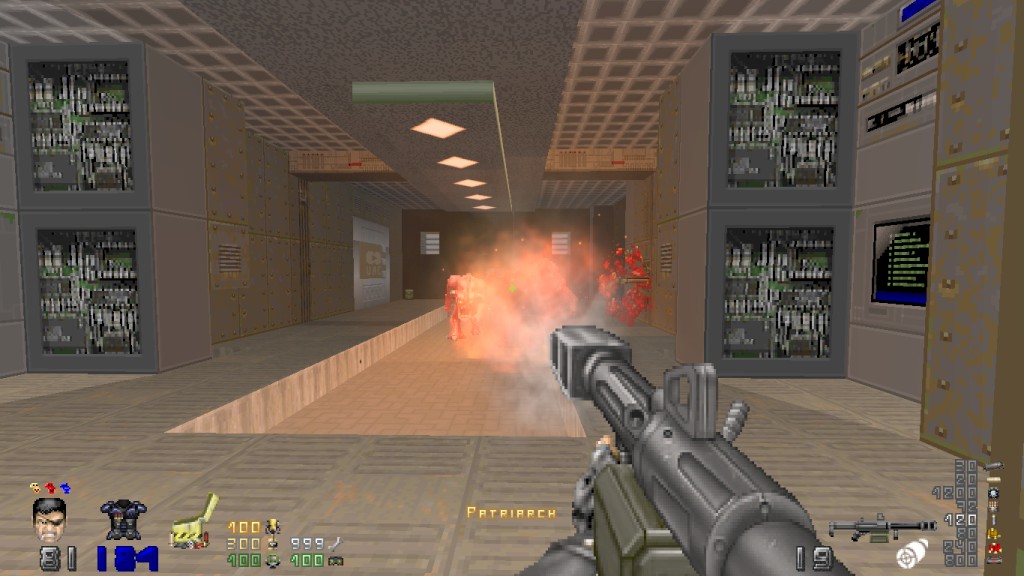Select the white grenade shell icon
Viewport: 1024px width, 576px height.
tap(911, 553)
